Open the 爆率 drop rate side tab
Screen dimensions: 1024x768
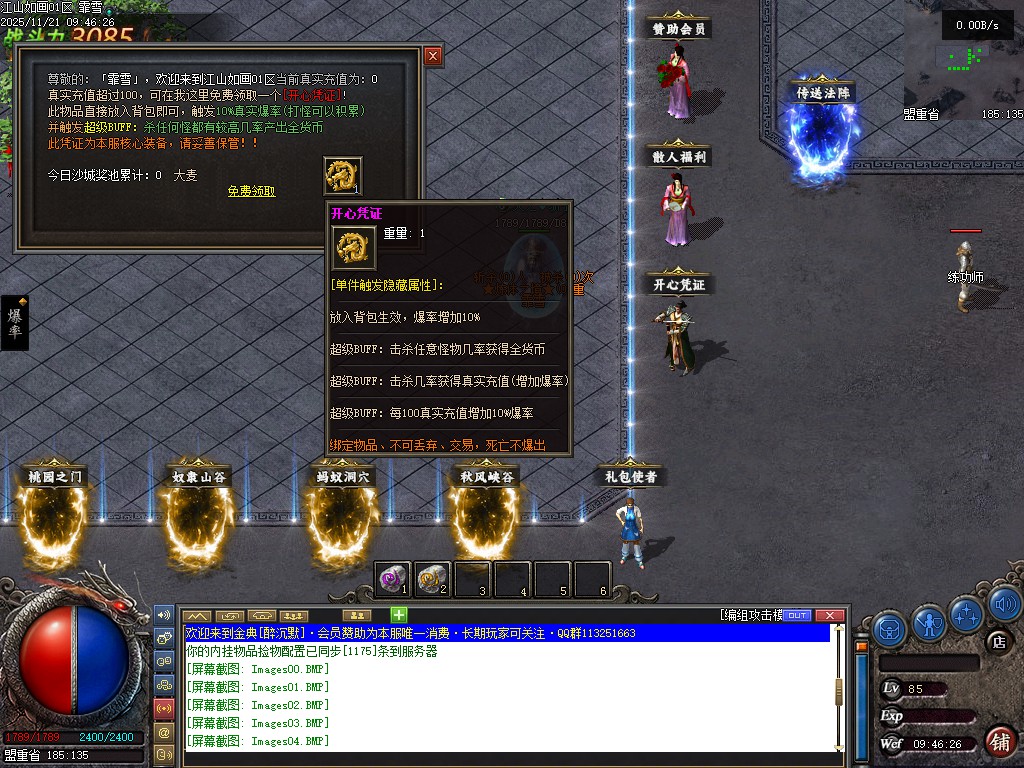[x=15, y=322]
